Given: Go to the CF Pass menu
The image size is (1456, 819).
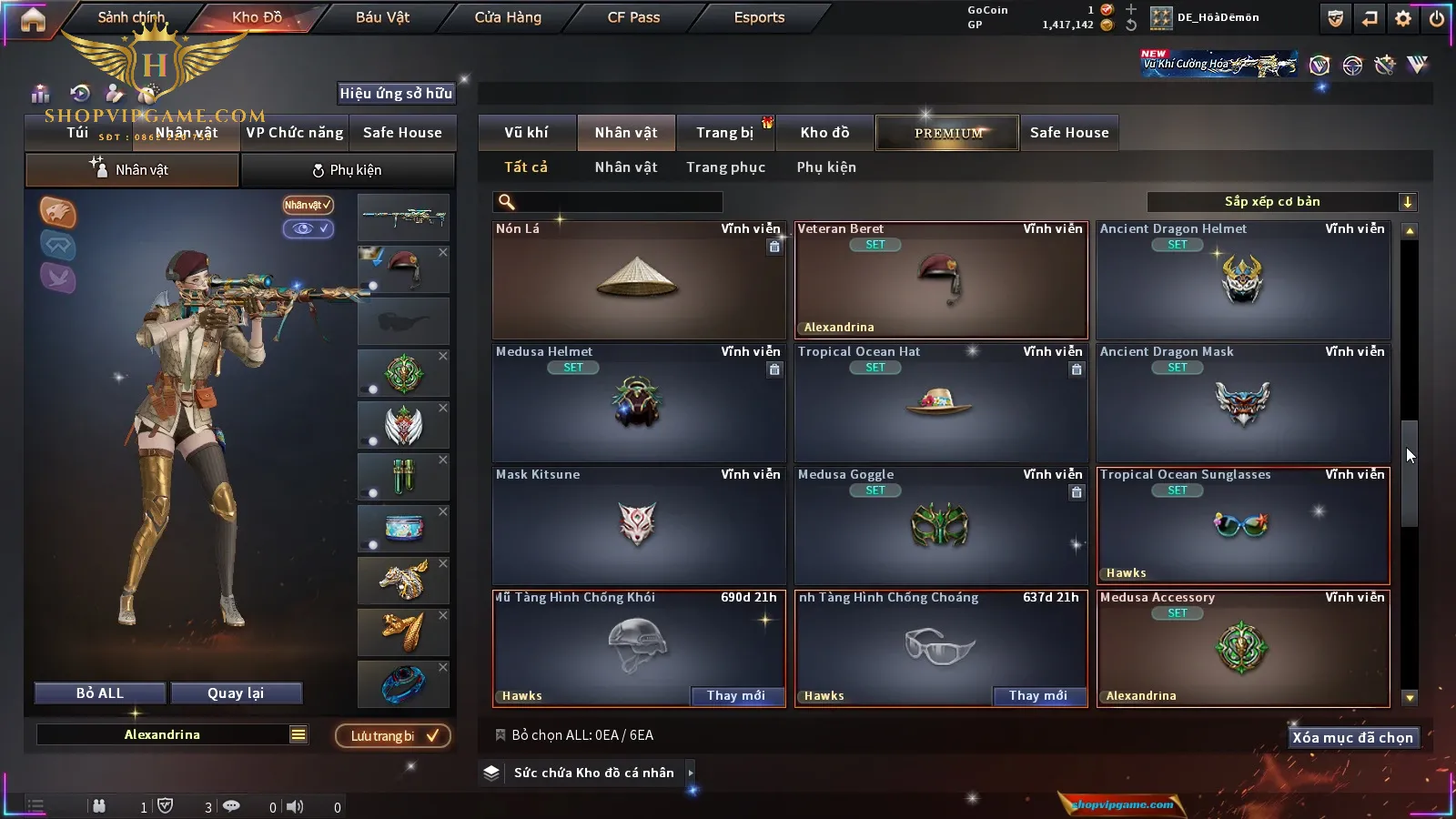Looking at the screenshot, I should tap(633, 17).
